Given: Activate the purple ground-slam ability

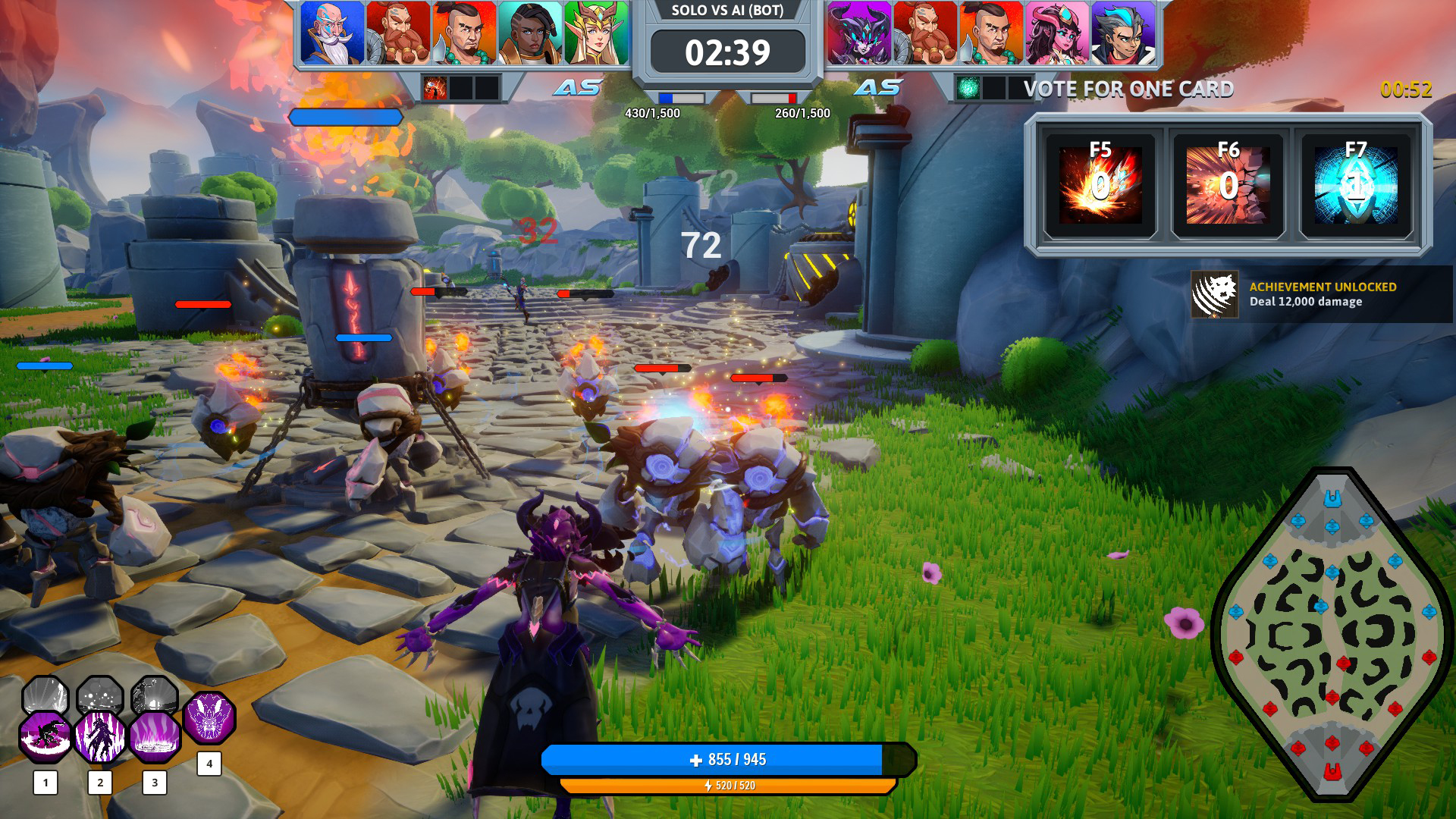Looking at the screenshot, I should pos(45,736).
